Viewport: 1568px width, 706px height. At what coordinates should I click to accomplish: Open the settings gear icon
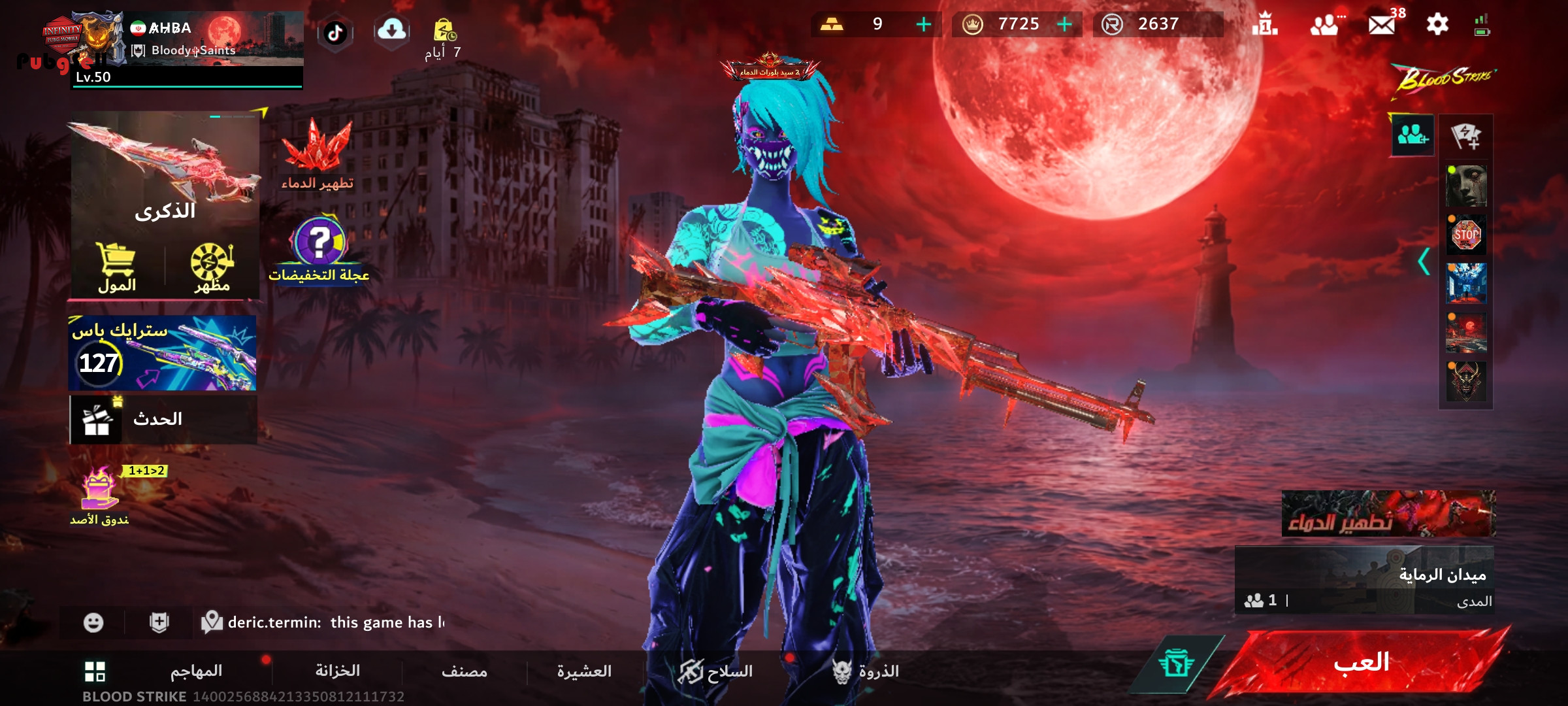[x=1437, y=25]
